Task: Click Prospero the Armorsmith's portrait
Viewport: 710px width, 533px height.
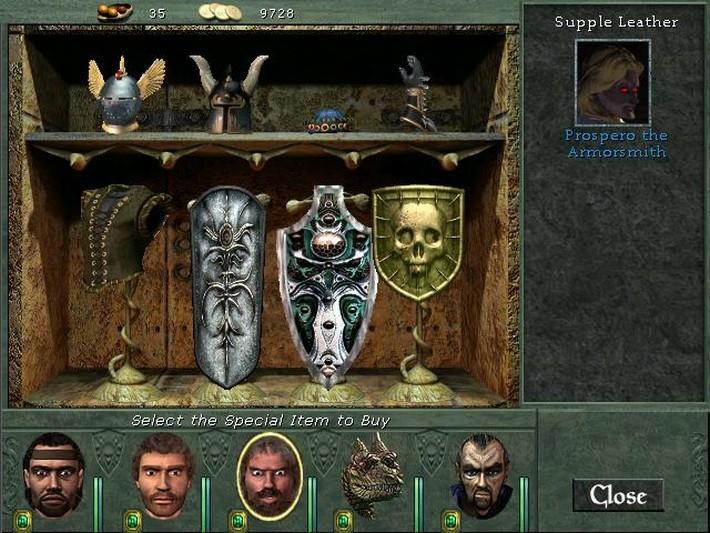Action: (613, 82)
